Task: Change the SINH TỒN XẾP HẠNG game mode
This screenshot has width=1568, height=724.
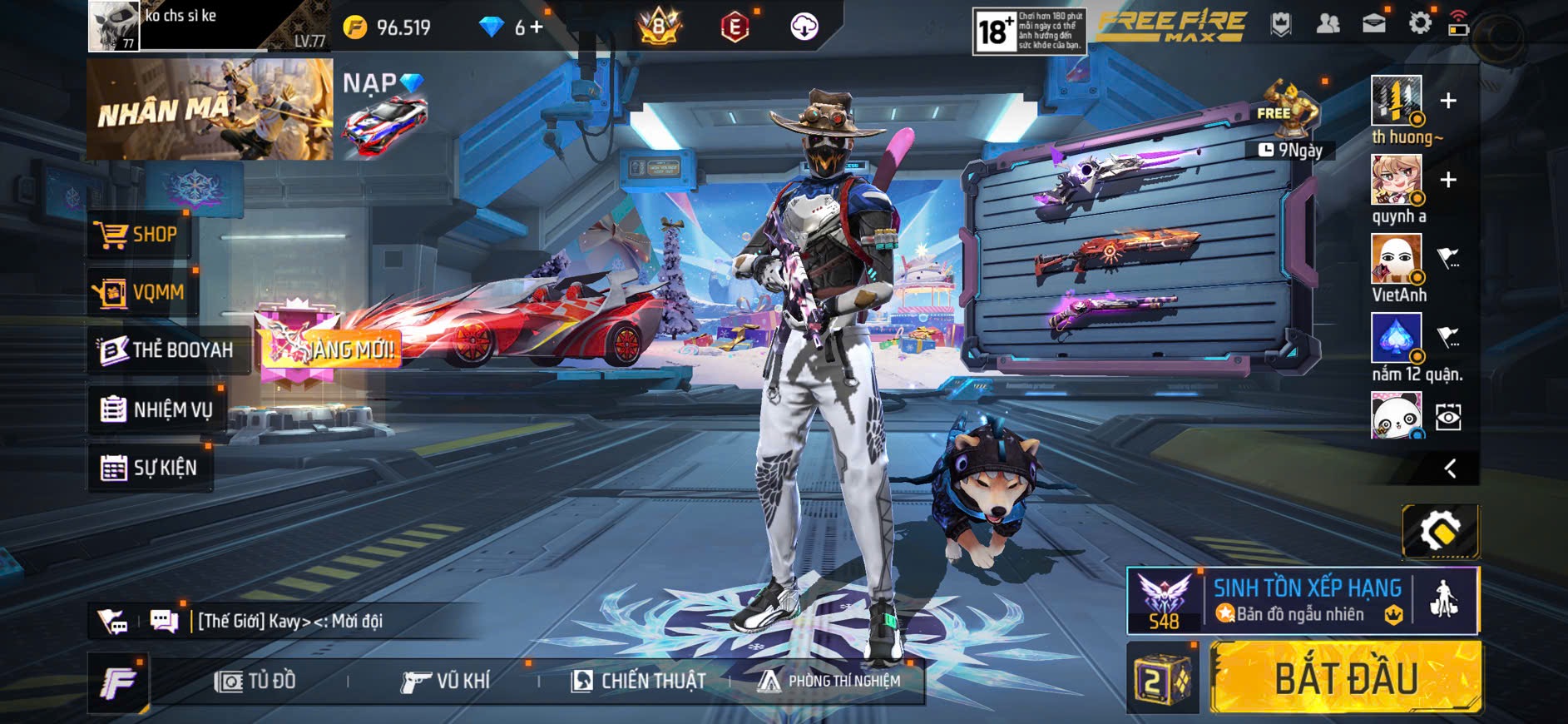Action: (x=1306, y=600)
